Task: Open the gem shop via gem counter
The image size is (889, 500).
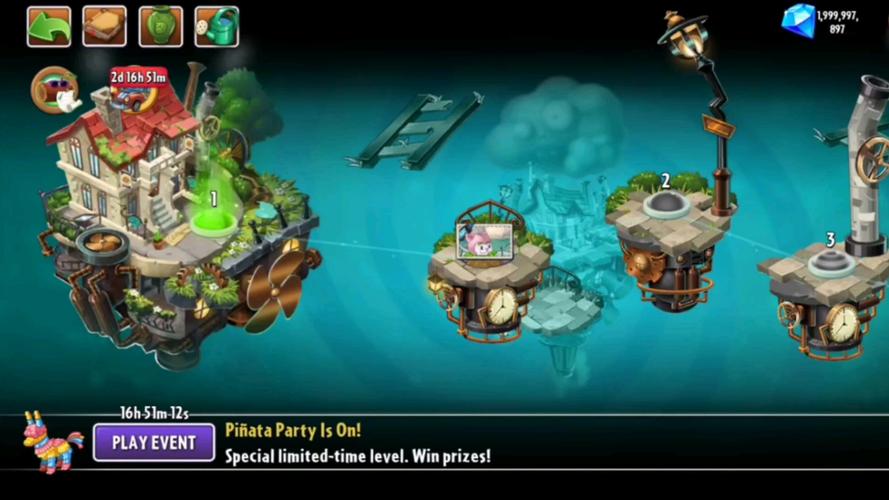Action: click(798, 20)
